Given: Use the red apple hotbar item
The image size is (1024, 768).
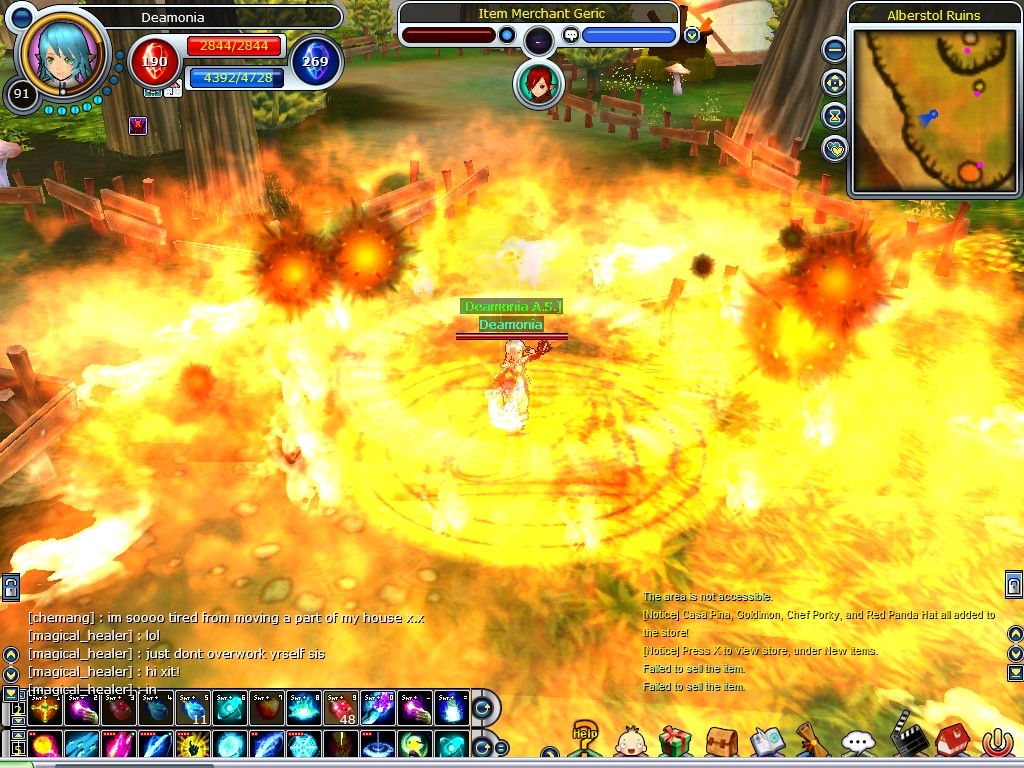Looking at the screenshot, I should (x=268, y=709).
